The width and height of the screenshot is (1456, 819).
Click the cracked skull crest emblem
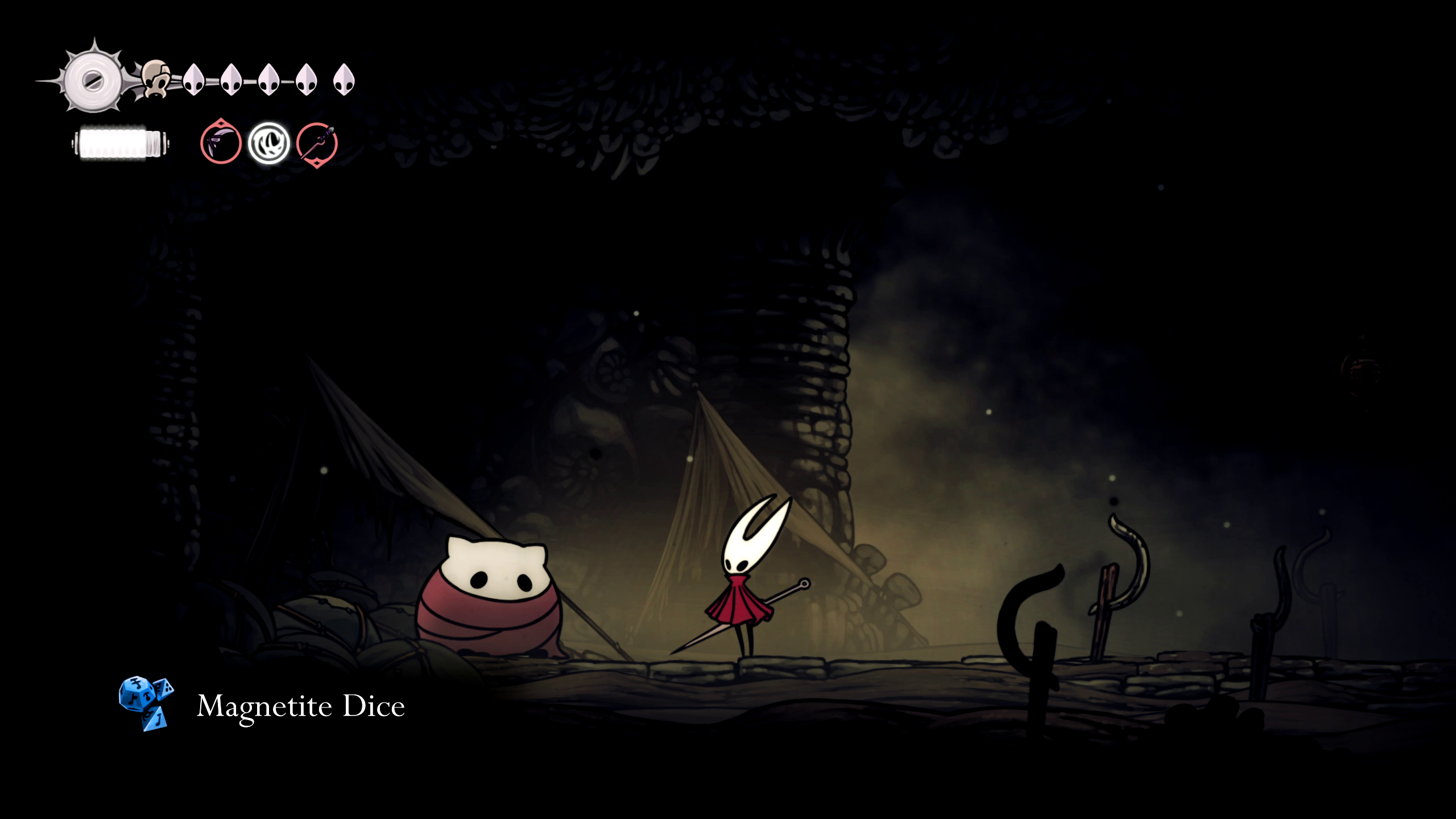156,79
